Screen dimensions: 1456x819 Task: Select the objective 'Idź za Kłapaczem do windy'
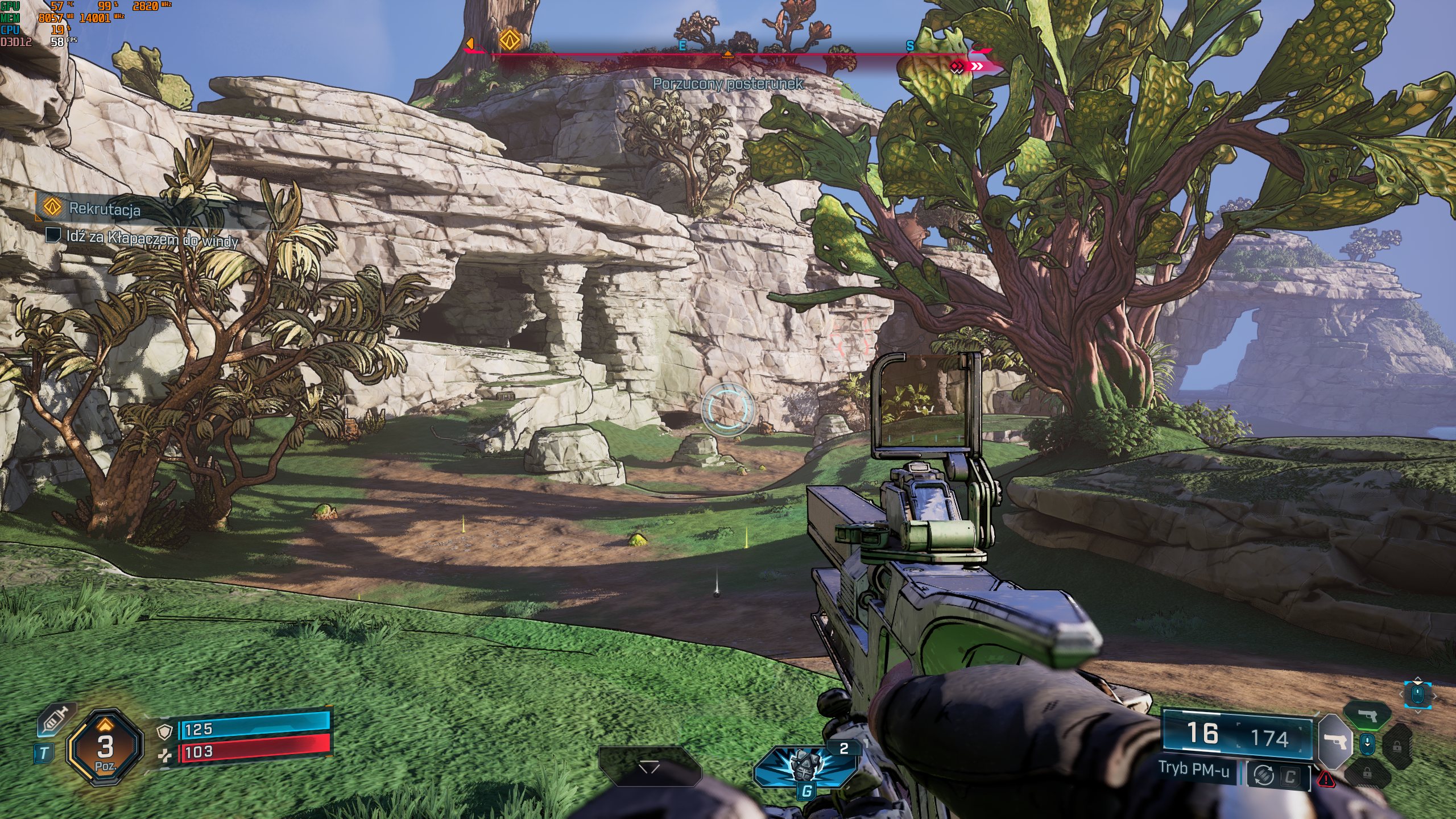point(151,238)
